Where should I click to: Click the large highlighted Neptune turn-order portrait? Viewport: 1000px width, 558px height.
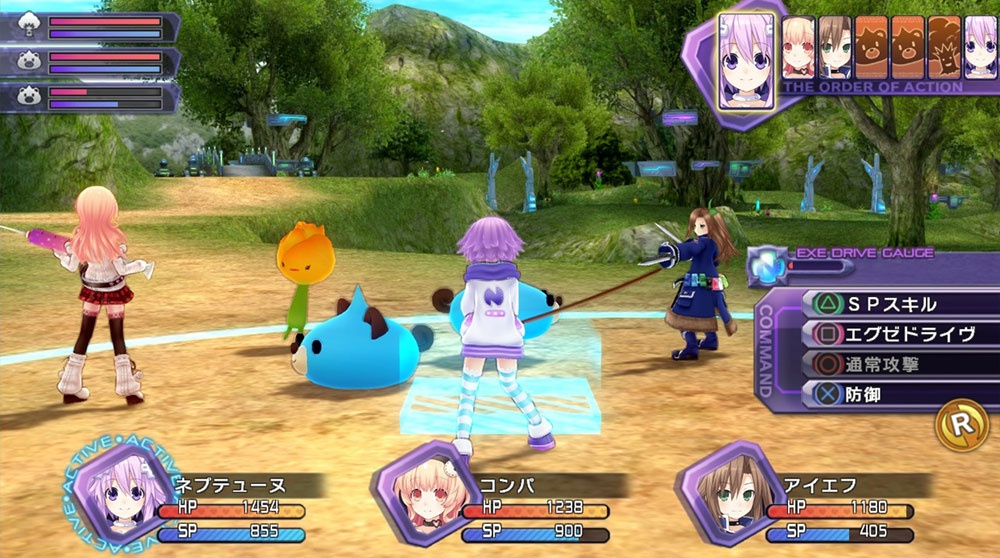746,60
